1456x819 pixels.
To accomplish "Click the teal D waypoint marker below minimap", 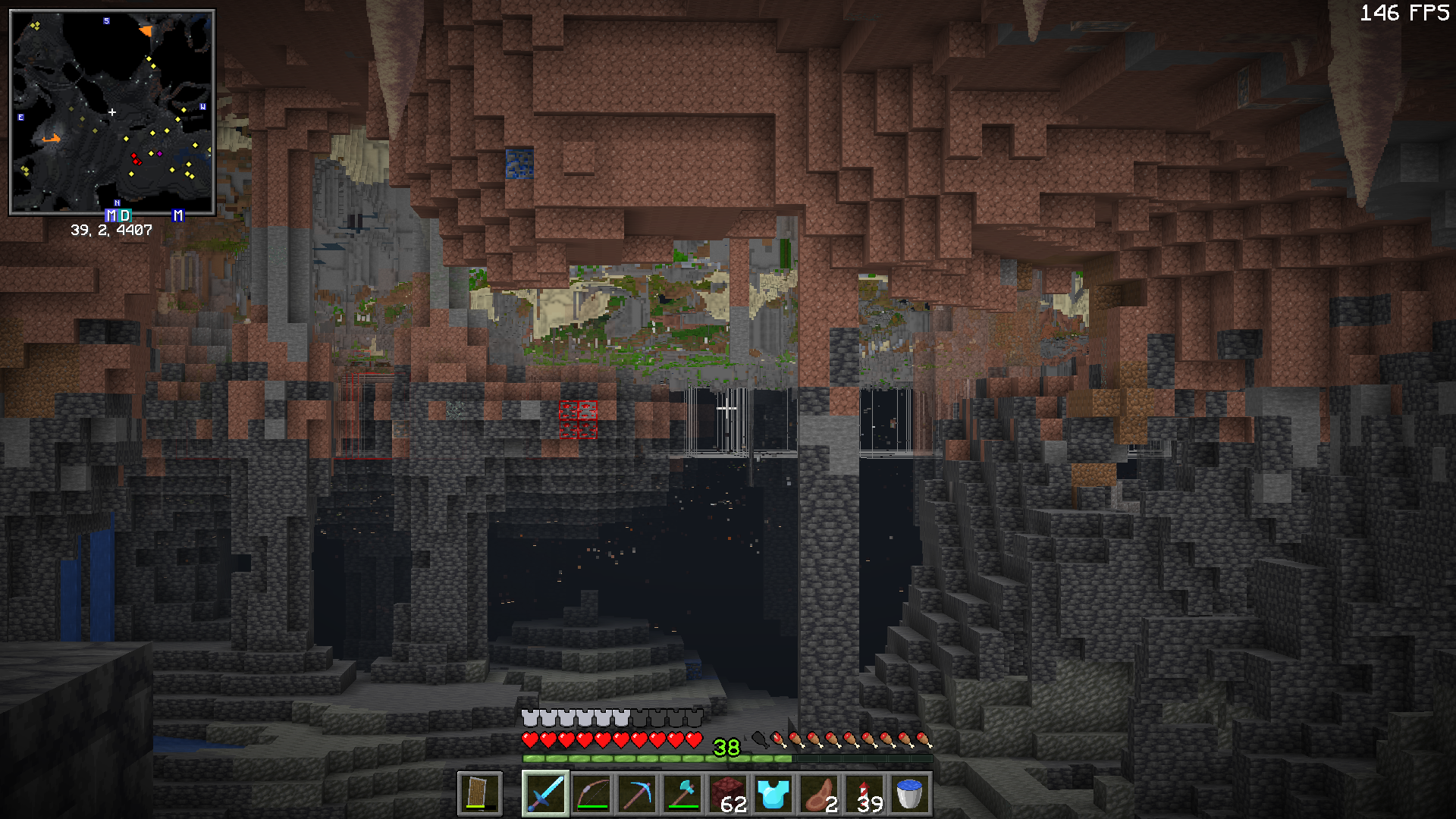I will [x=125, y=215].
